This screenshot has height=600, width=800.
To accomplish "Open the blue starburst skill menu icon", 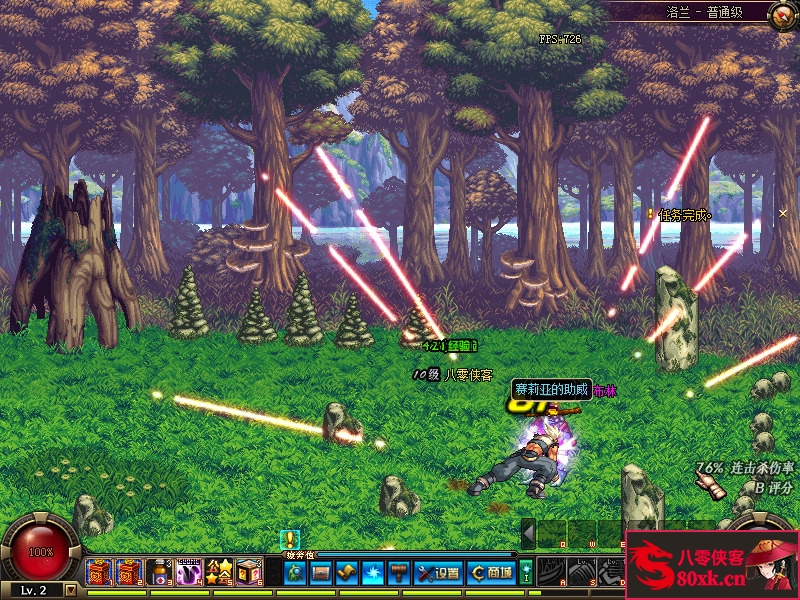I will (x=373, y=572).
